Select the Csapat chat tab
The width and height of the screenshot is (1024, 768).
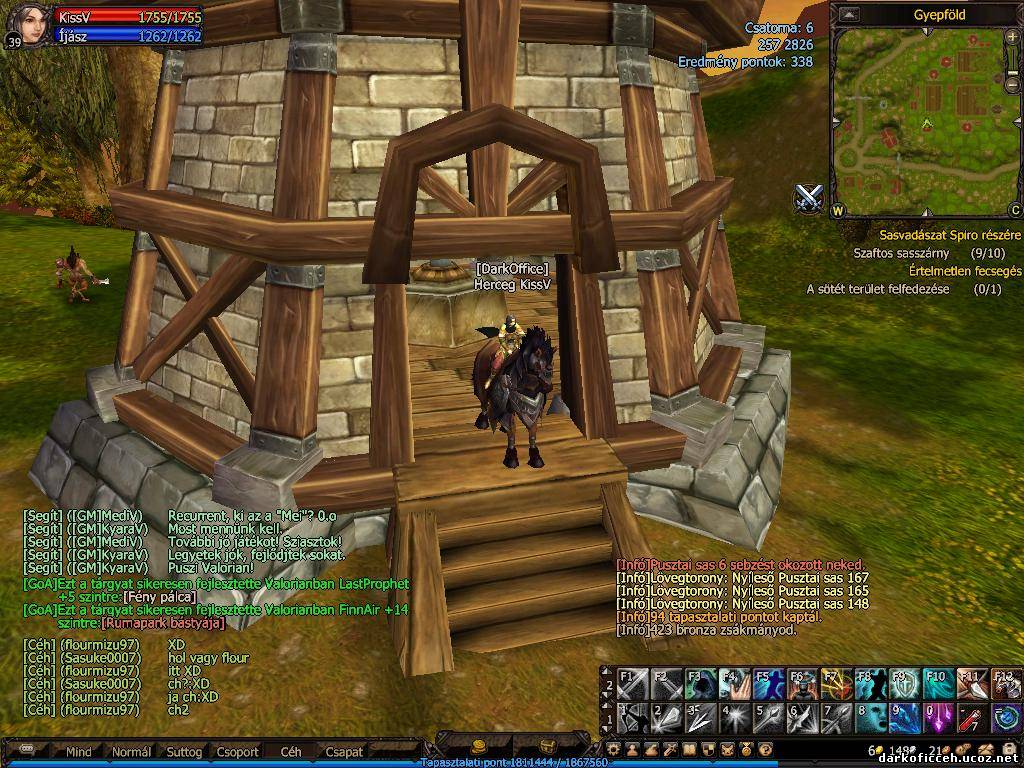click(344, 751)
